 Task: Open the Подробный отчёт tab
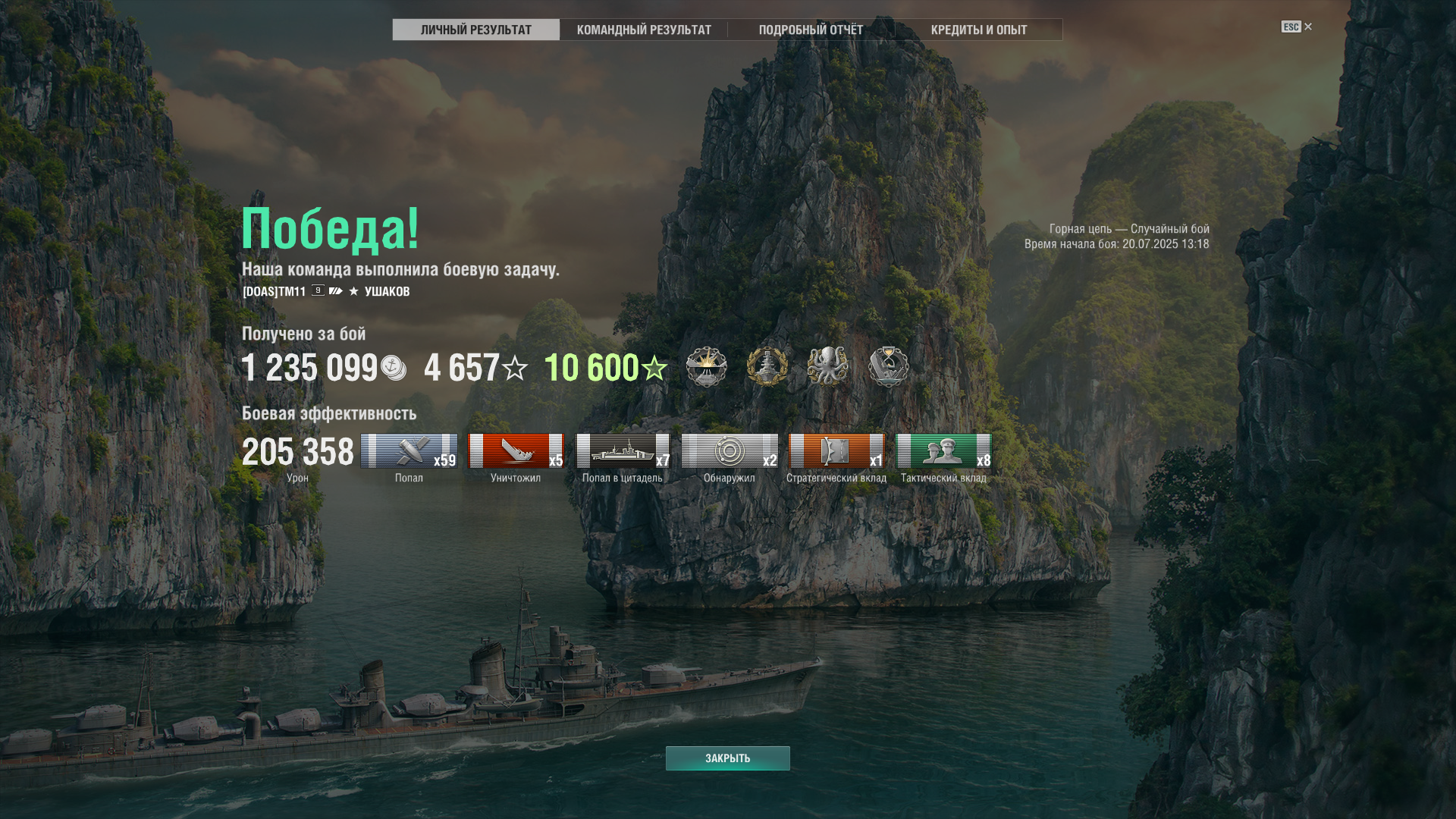tap(811, 30)
